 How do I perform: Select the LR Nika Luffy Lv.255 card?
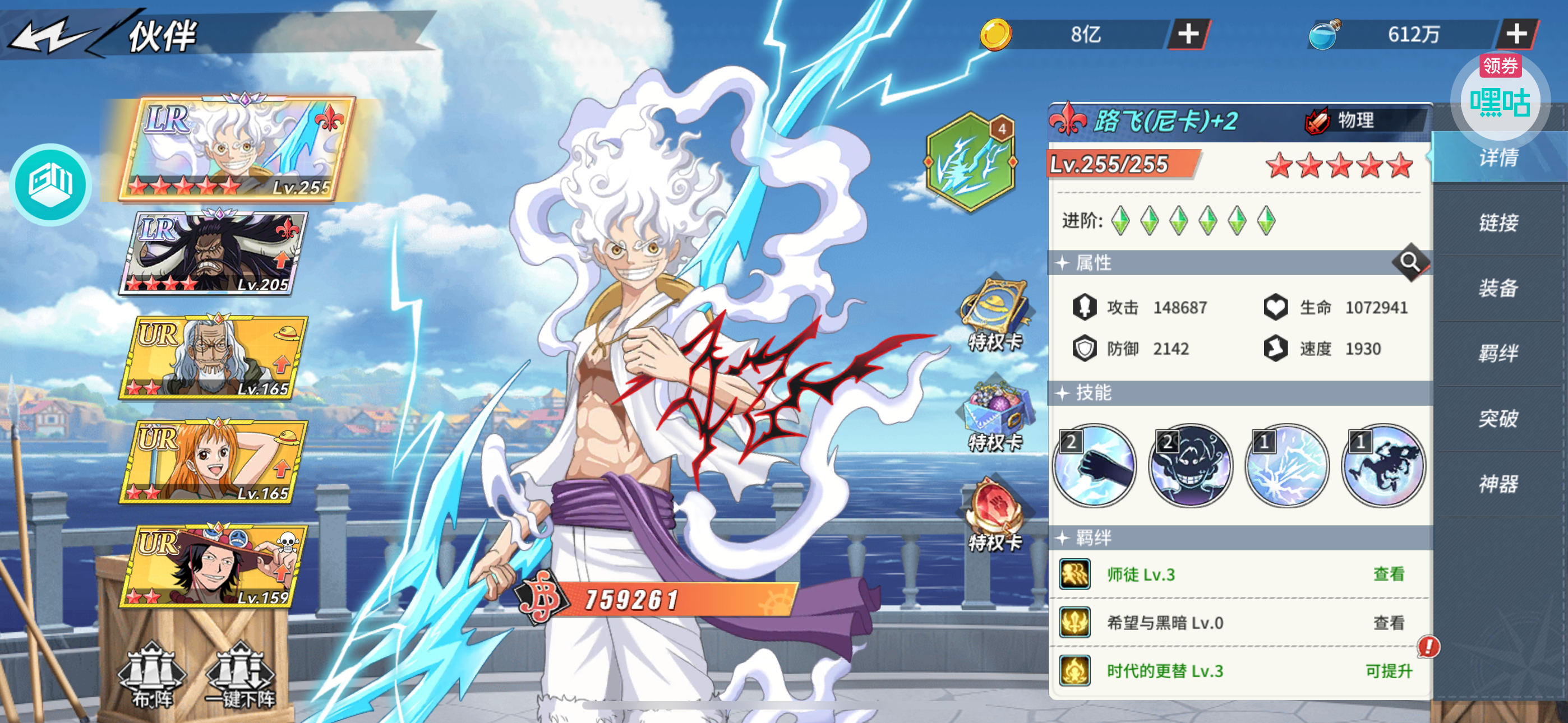pos(237,149)
